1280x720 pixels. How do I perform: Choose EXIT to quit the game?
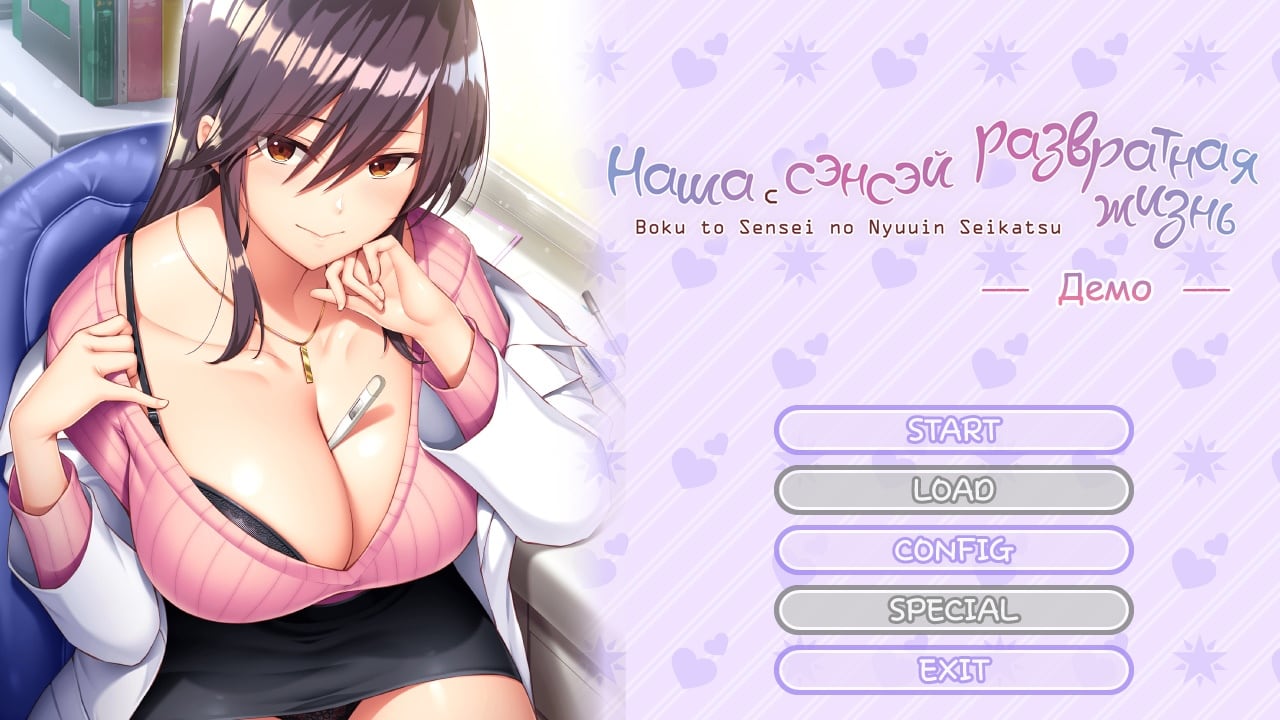[x=953, y=670]
